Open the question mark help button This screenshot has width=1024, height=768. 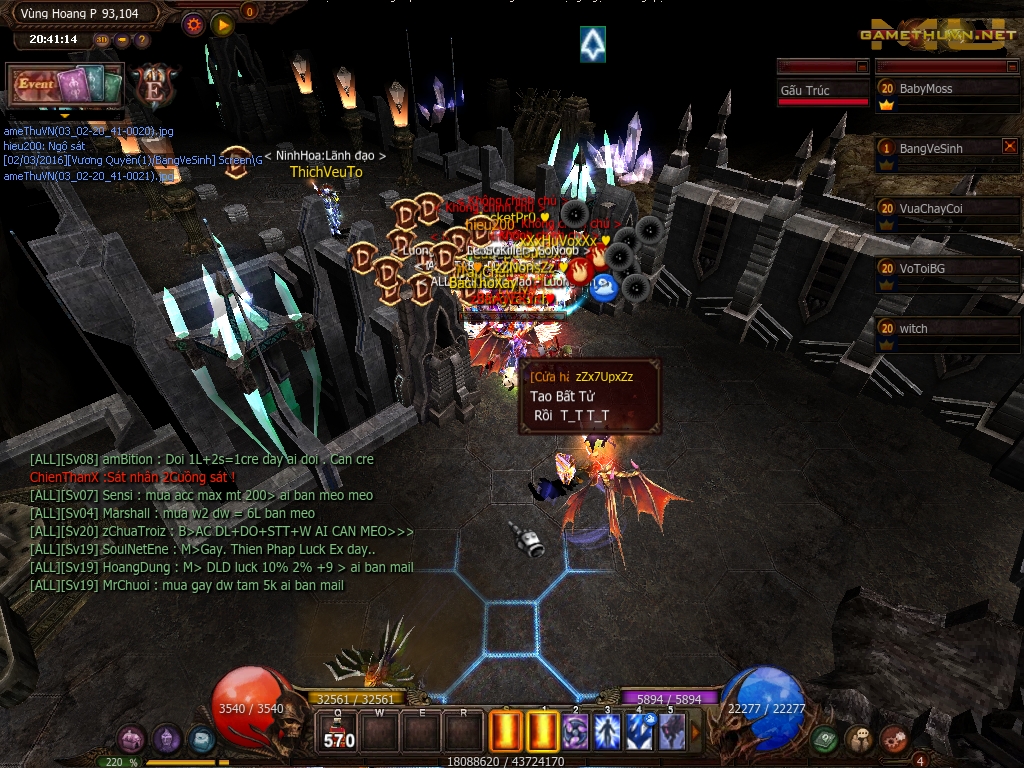[x=142, y=40]
